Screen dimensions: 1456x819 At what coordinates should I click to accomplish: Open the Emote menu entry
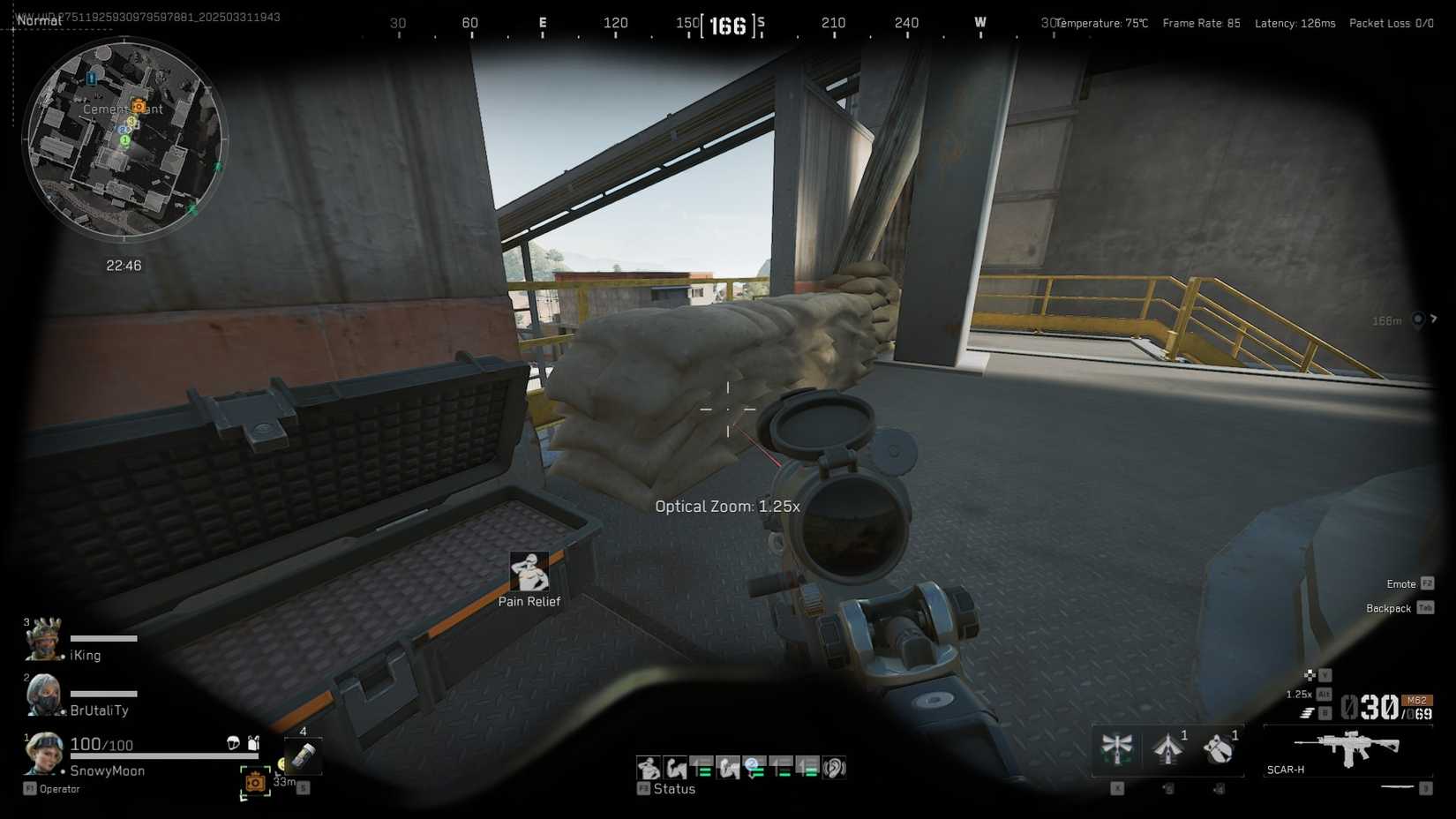(1401, 583)
